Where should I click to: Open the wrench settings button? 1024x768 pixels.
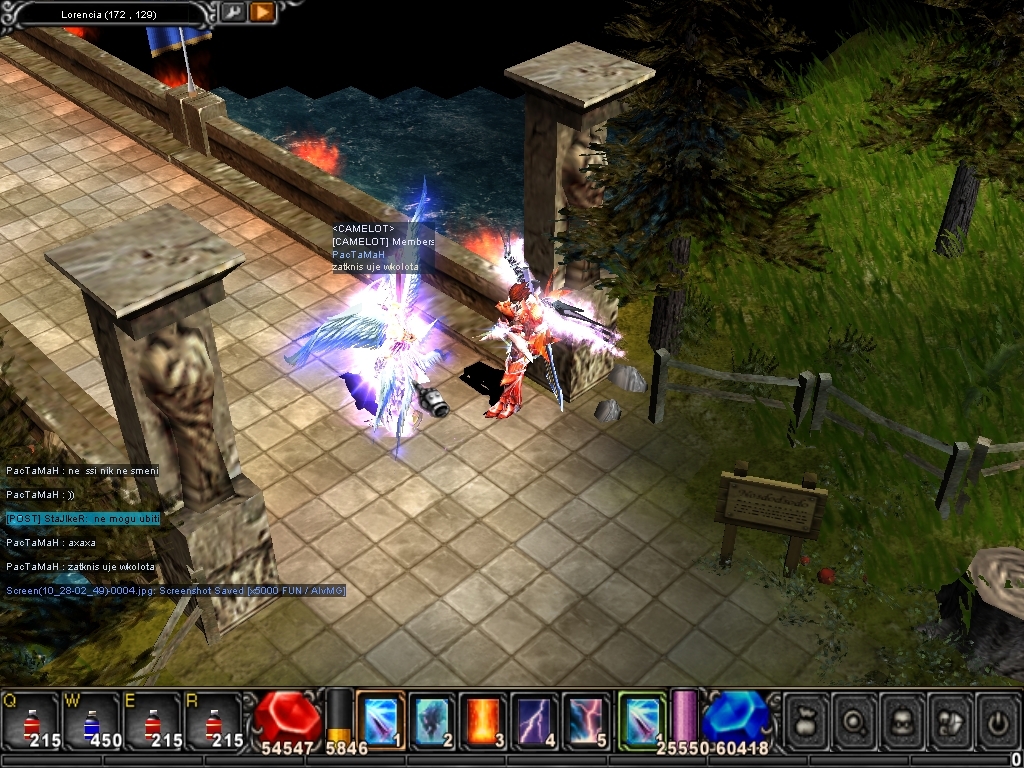pos(232,13)
